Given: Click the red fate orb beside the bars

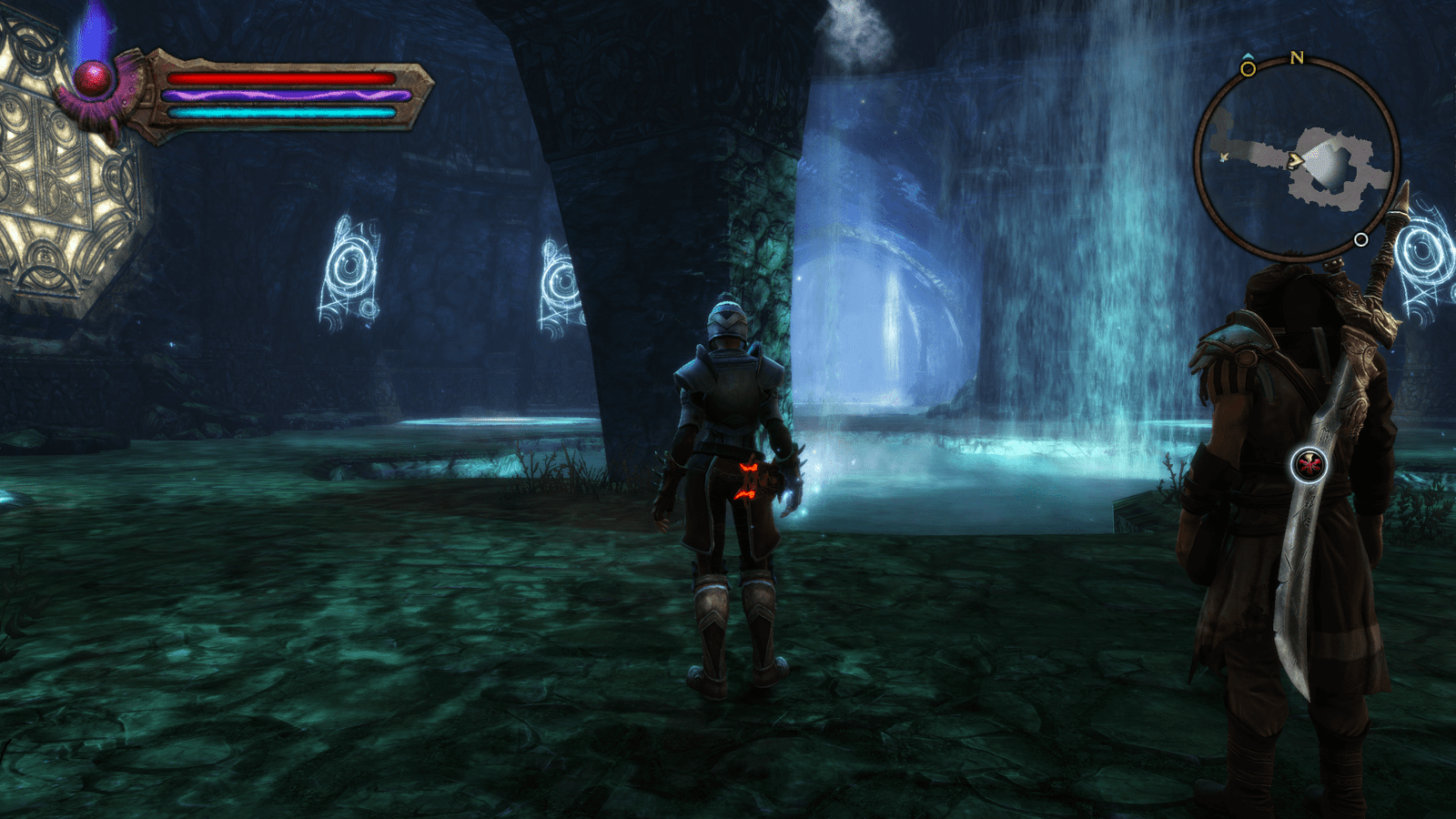Looking at the screenshot, I should tap(93, 80).
